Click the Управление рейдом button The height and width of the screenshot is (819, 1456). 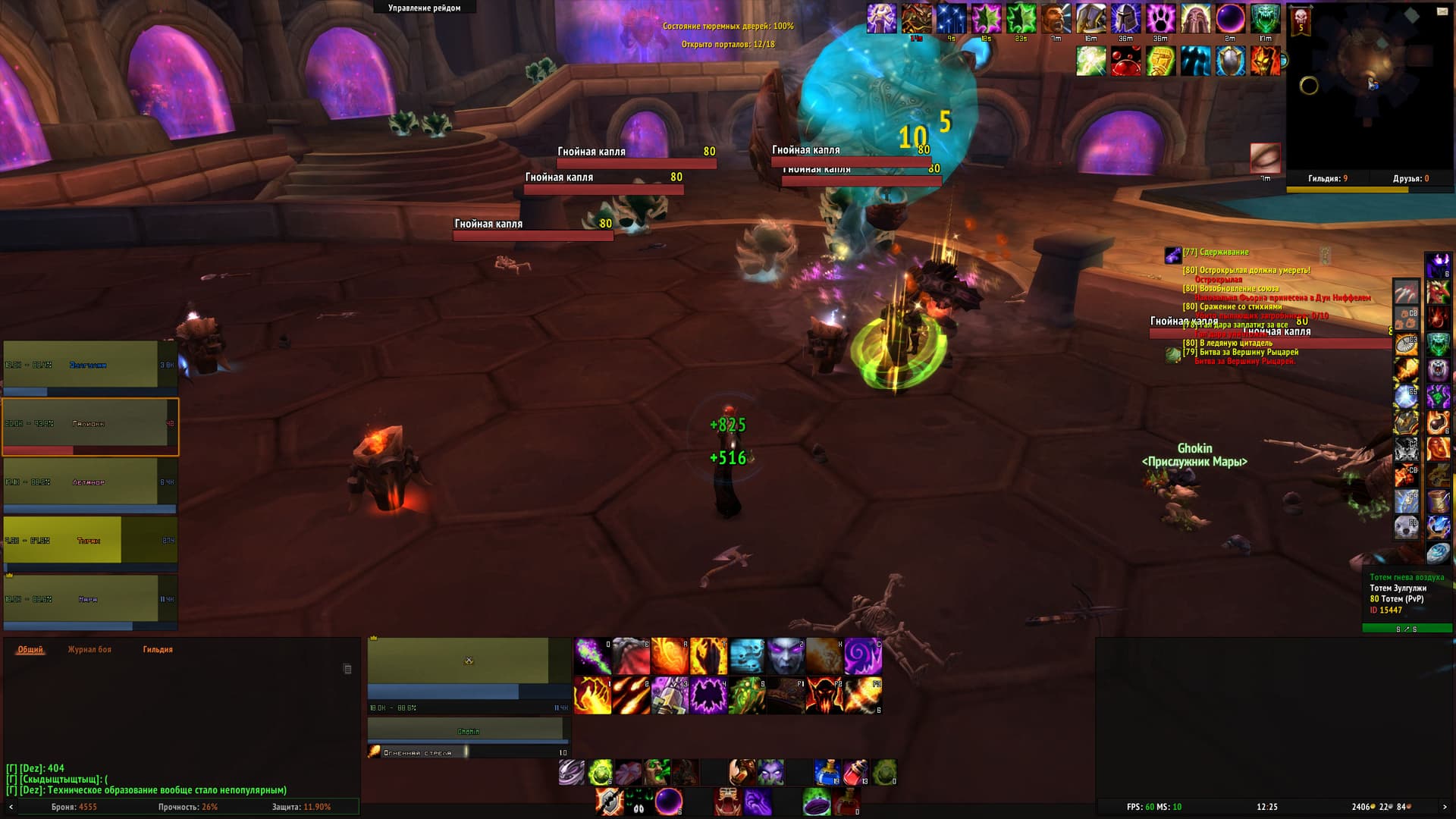coord(425,8)
